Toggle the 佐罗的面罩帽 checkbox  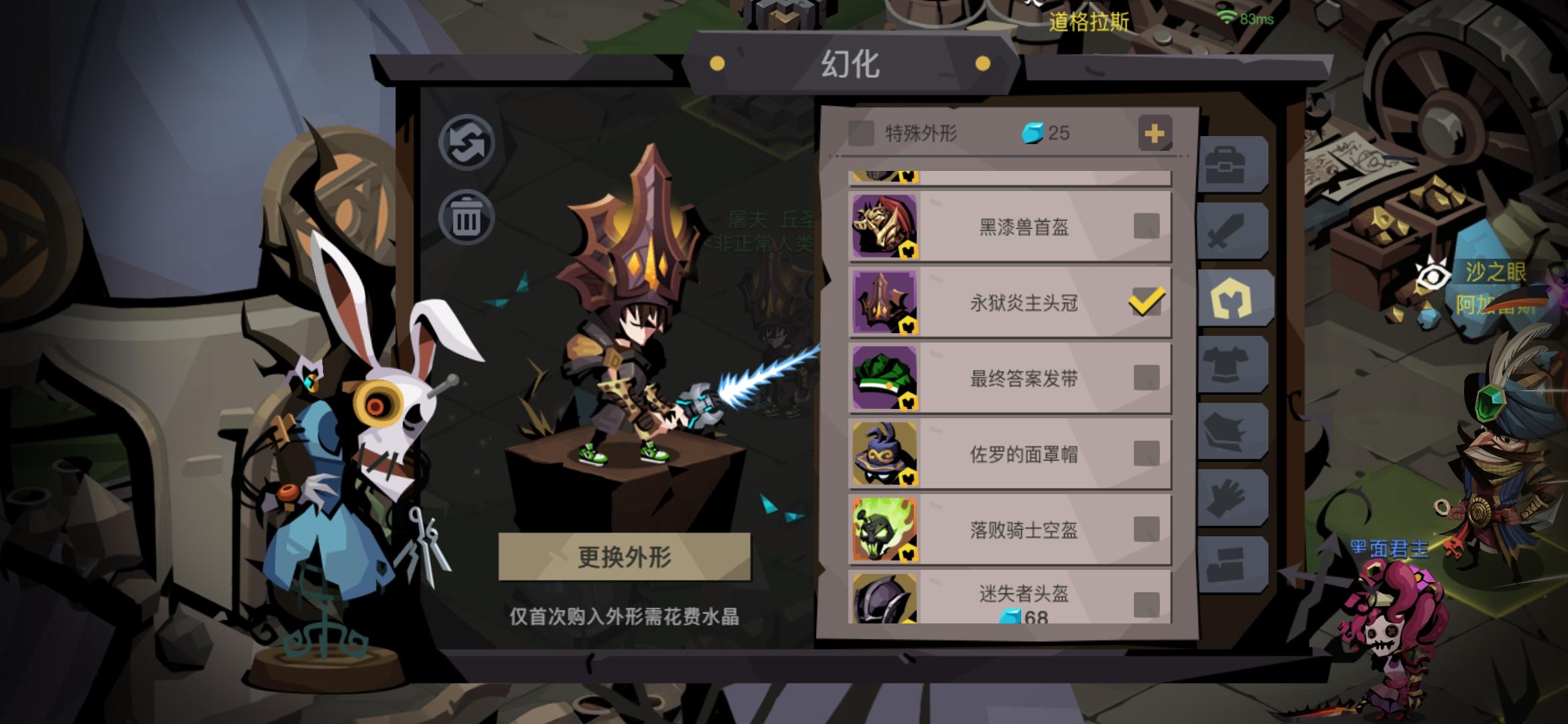point(1148,452)
